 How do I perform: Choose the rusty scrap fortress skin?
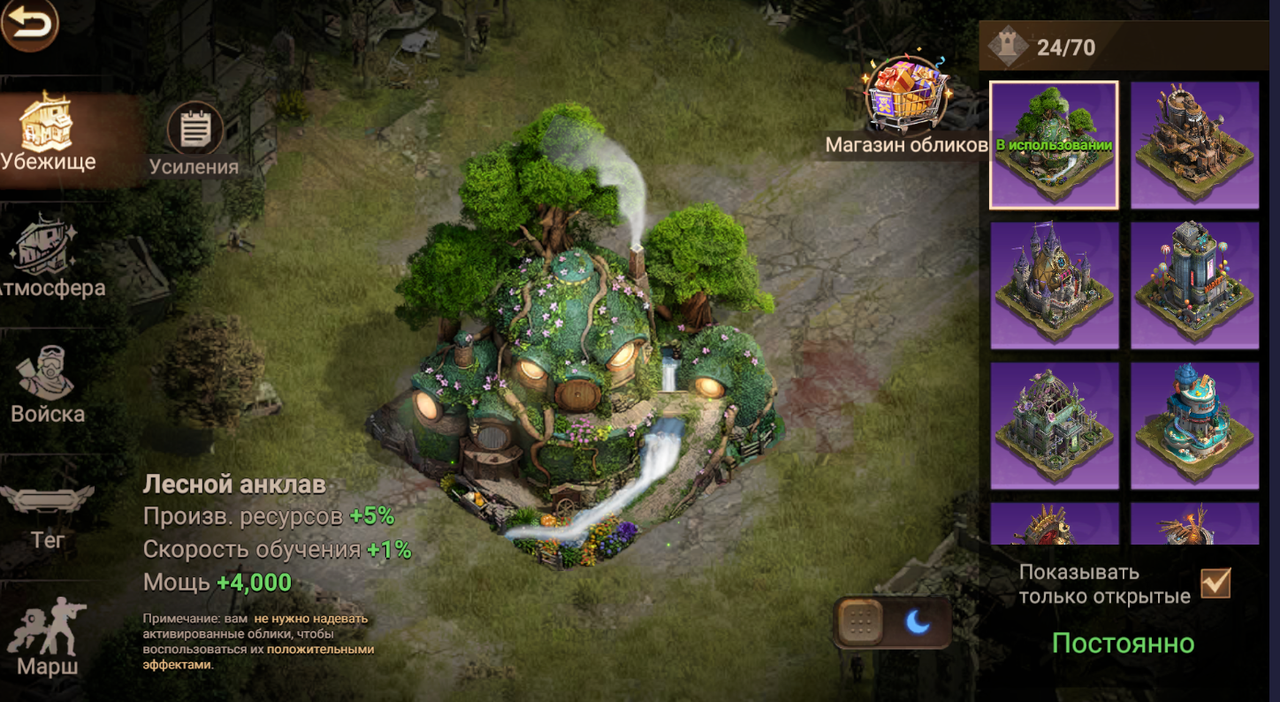coord(1195,145)
